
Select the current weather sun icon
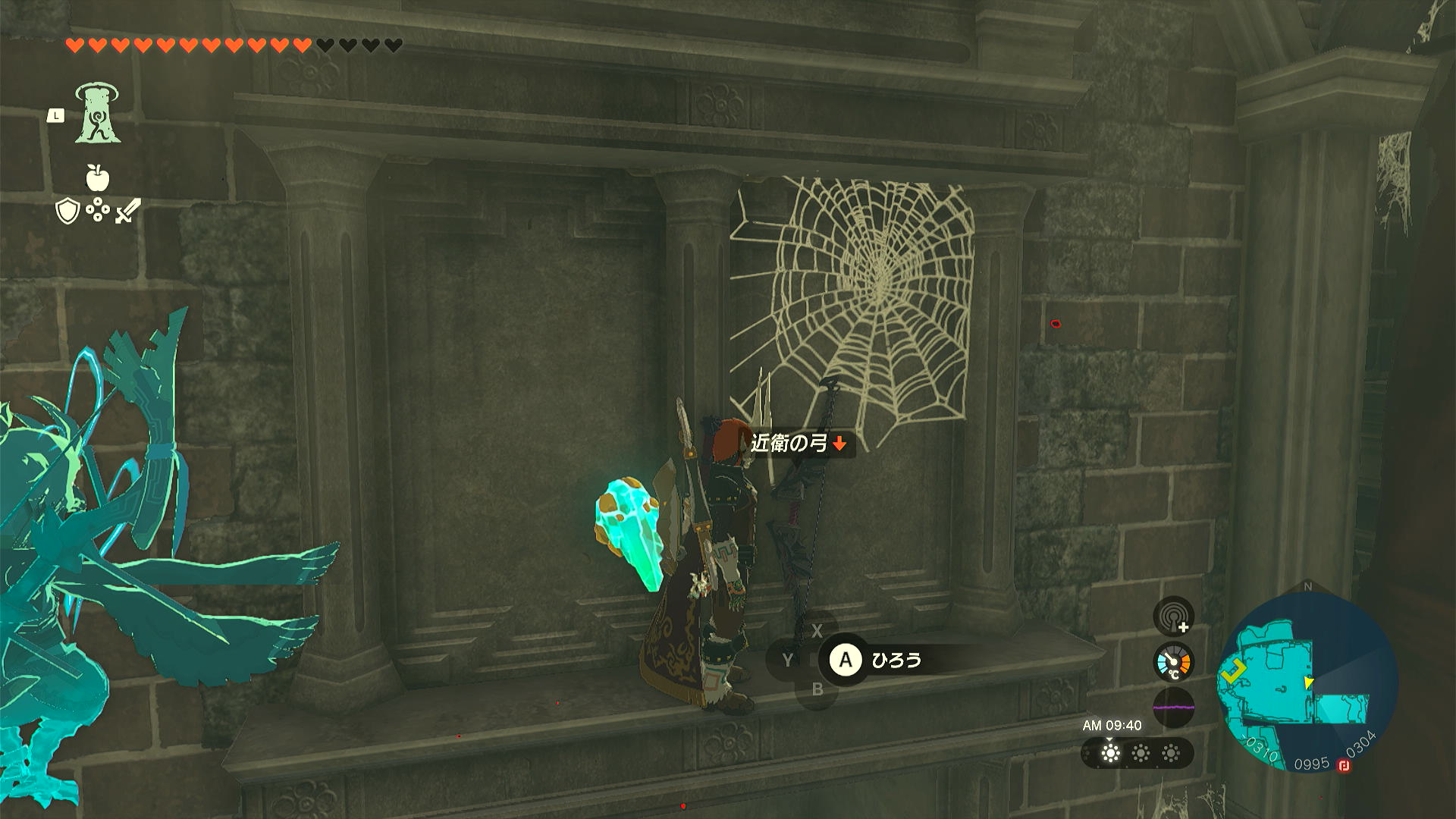tap(1110, 754)
